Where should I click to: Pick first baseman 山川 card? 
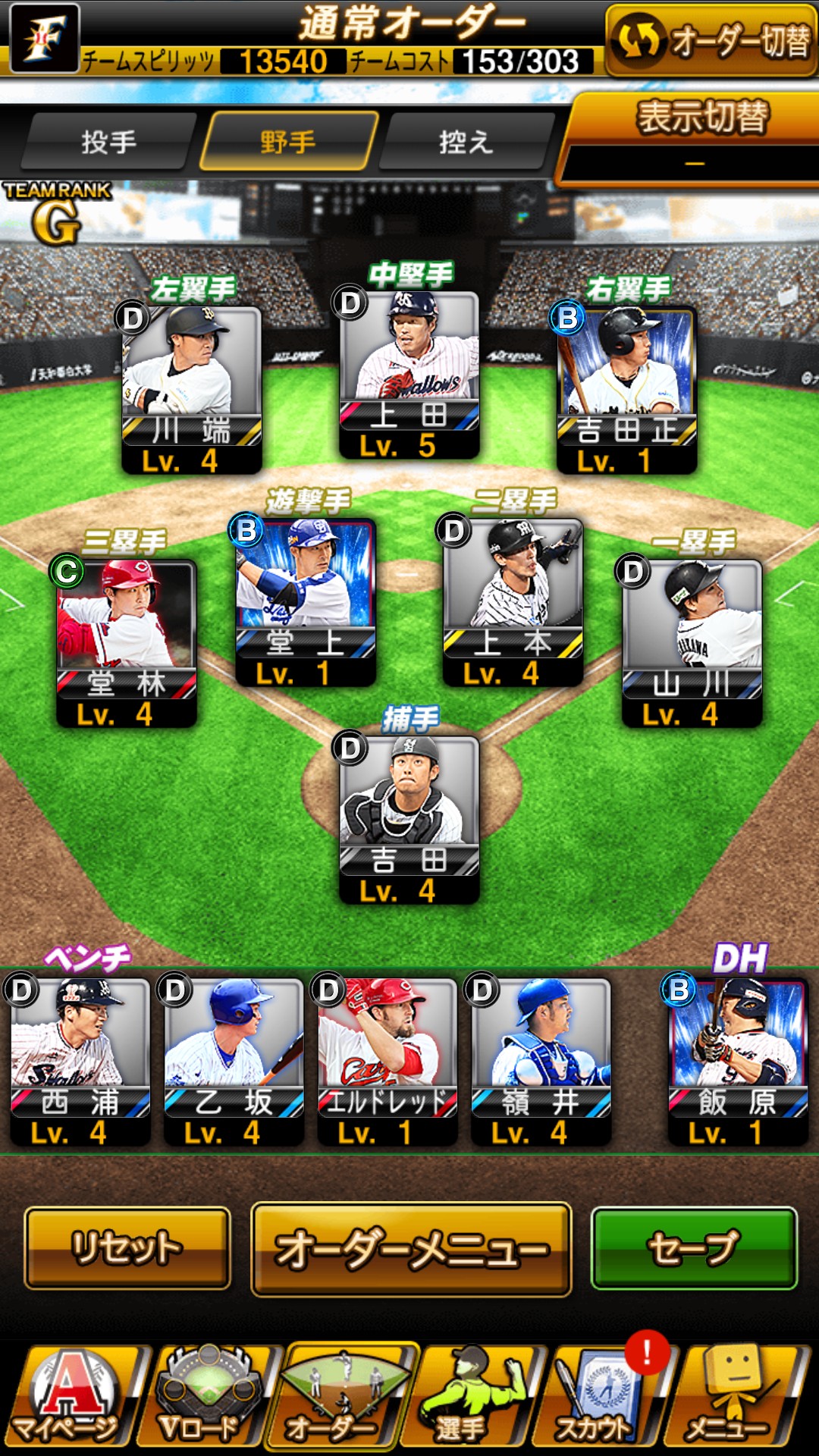[692, 642]
